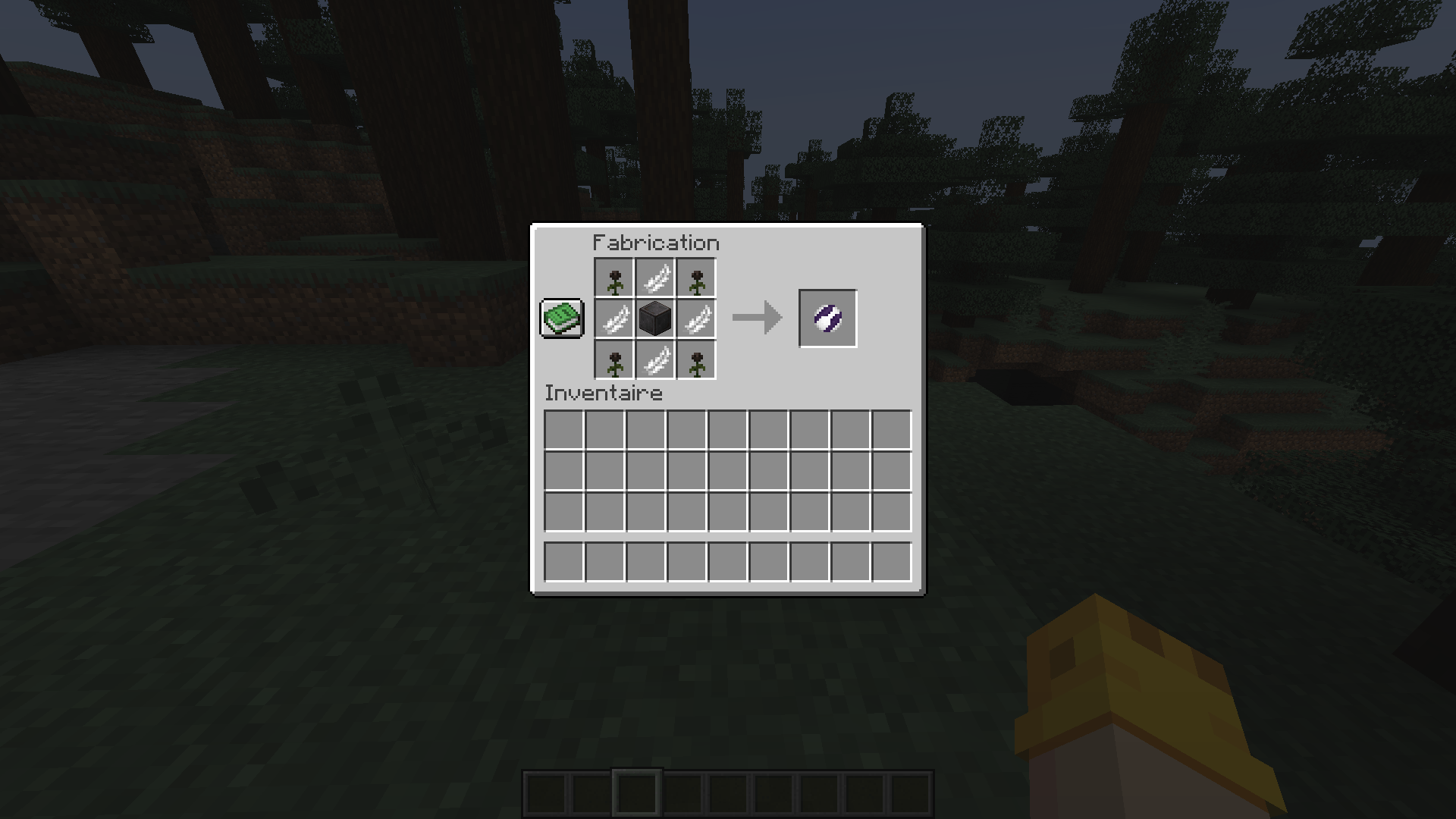Select the wither rose in bottom-left slot
1456x819 pixels.
click(x=614, y=359)
